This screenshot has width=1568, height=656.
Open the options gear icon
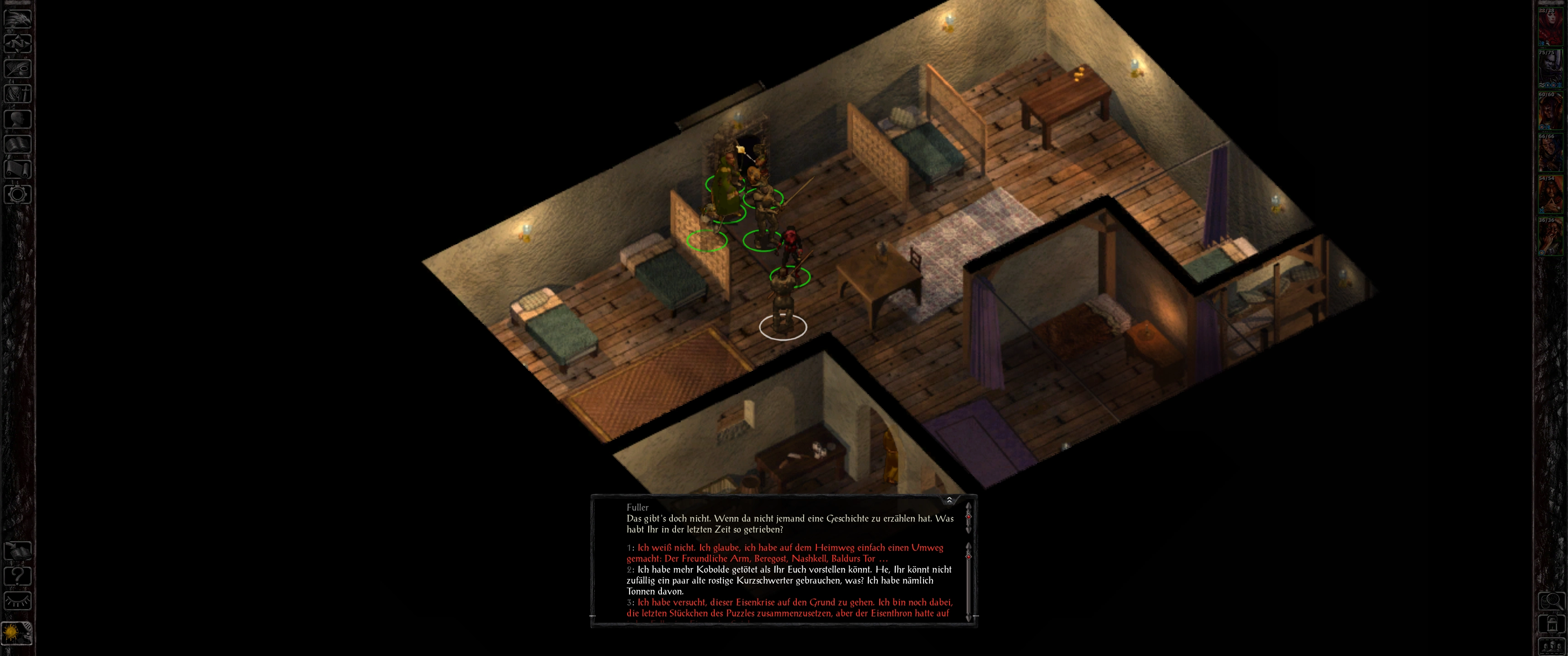click(18, 195)
